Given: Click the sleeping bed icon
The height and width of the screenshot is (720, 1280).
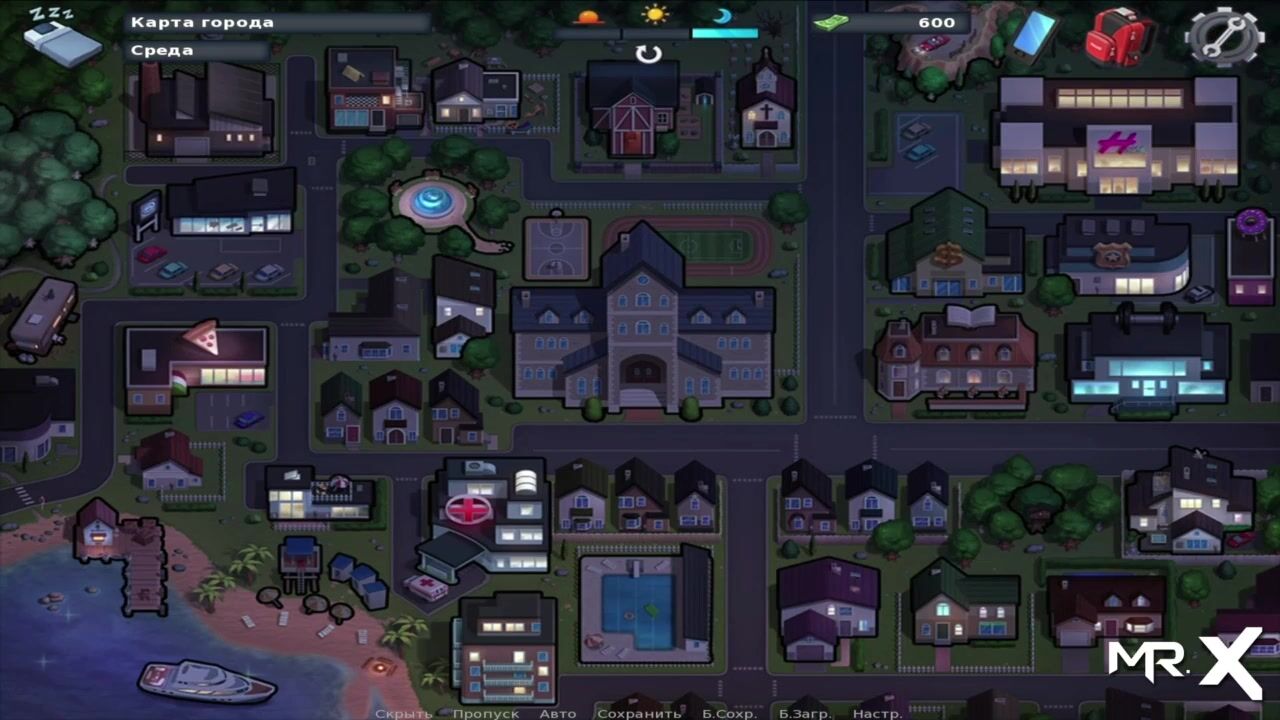Looking at the screenshot, I should coord(60,36).
